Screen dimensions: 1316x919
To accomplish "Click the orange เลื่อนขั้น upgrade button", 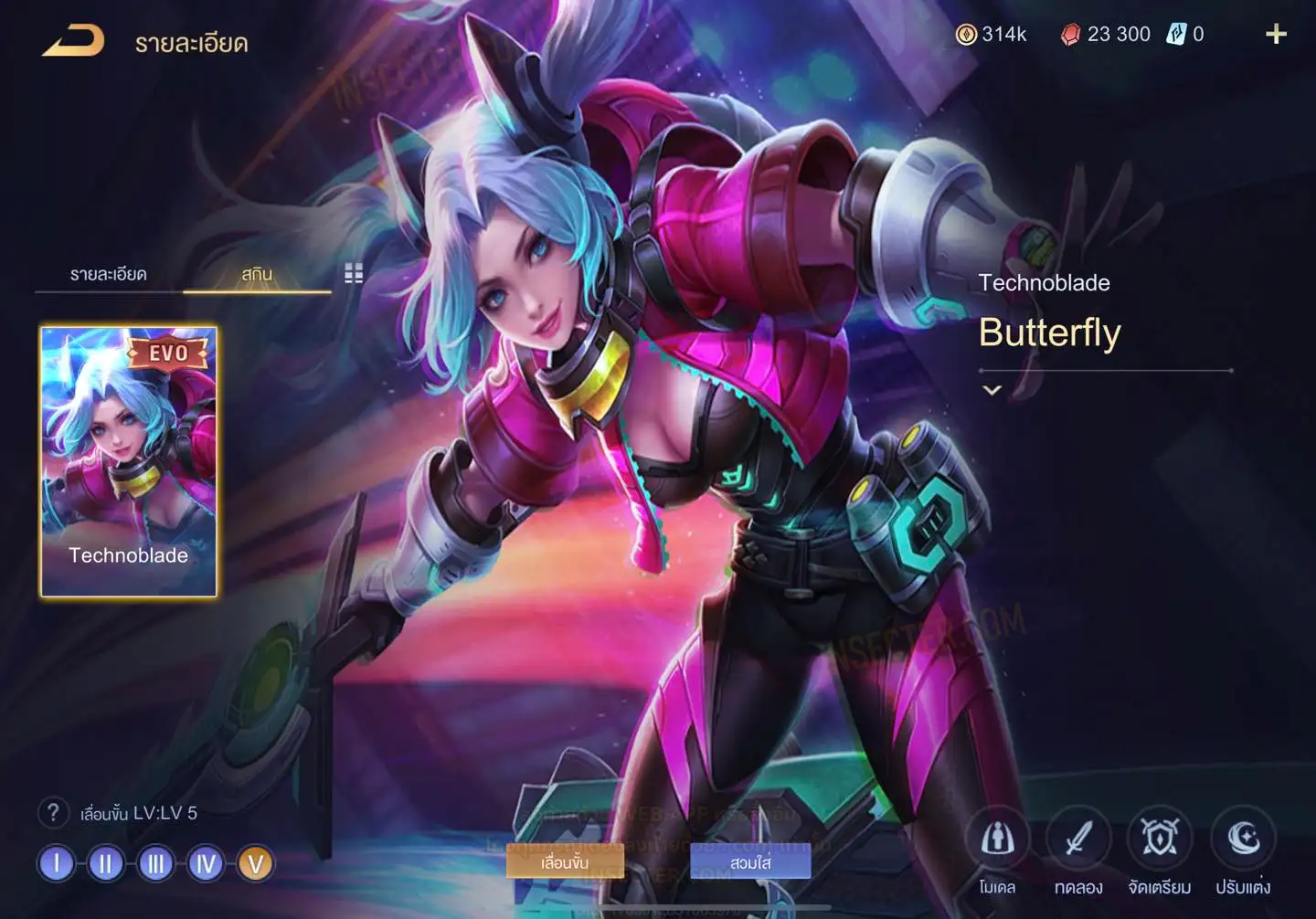I will click(565, 861).
